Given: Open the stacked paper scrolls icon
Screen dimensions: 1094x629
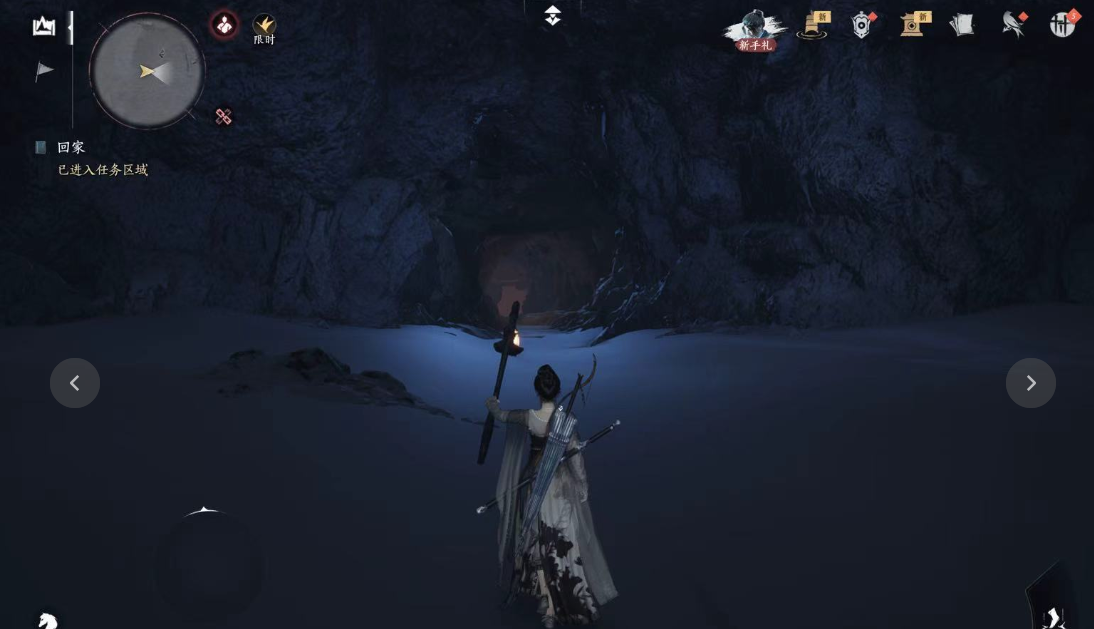Looking at the screenshot, I should click(x=962, y=26).
